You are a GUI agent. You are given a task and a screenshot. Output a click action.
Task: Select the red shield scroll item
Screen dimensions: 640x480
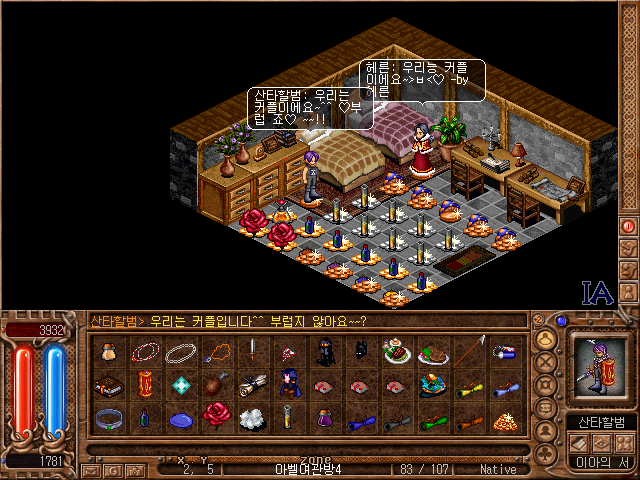point(144,385)
